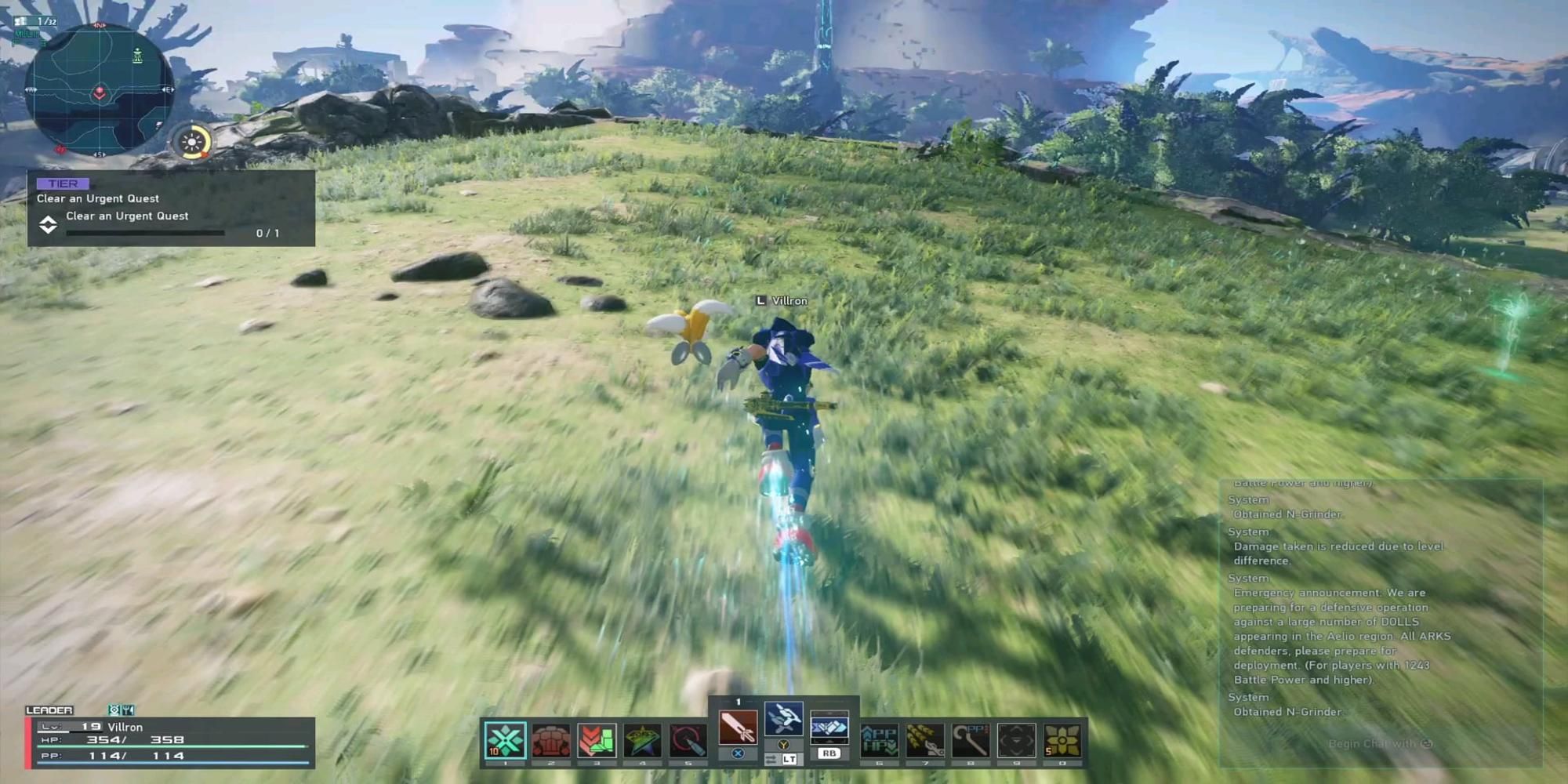Click the sun day-night cycle dial

pyautogui.click(x=192, y=143)
